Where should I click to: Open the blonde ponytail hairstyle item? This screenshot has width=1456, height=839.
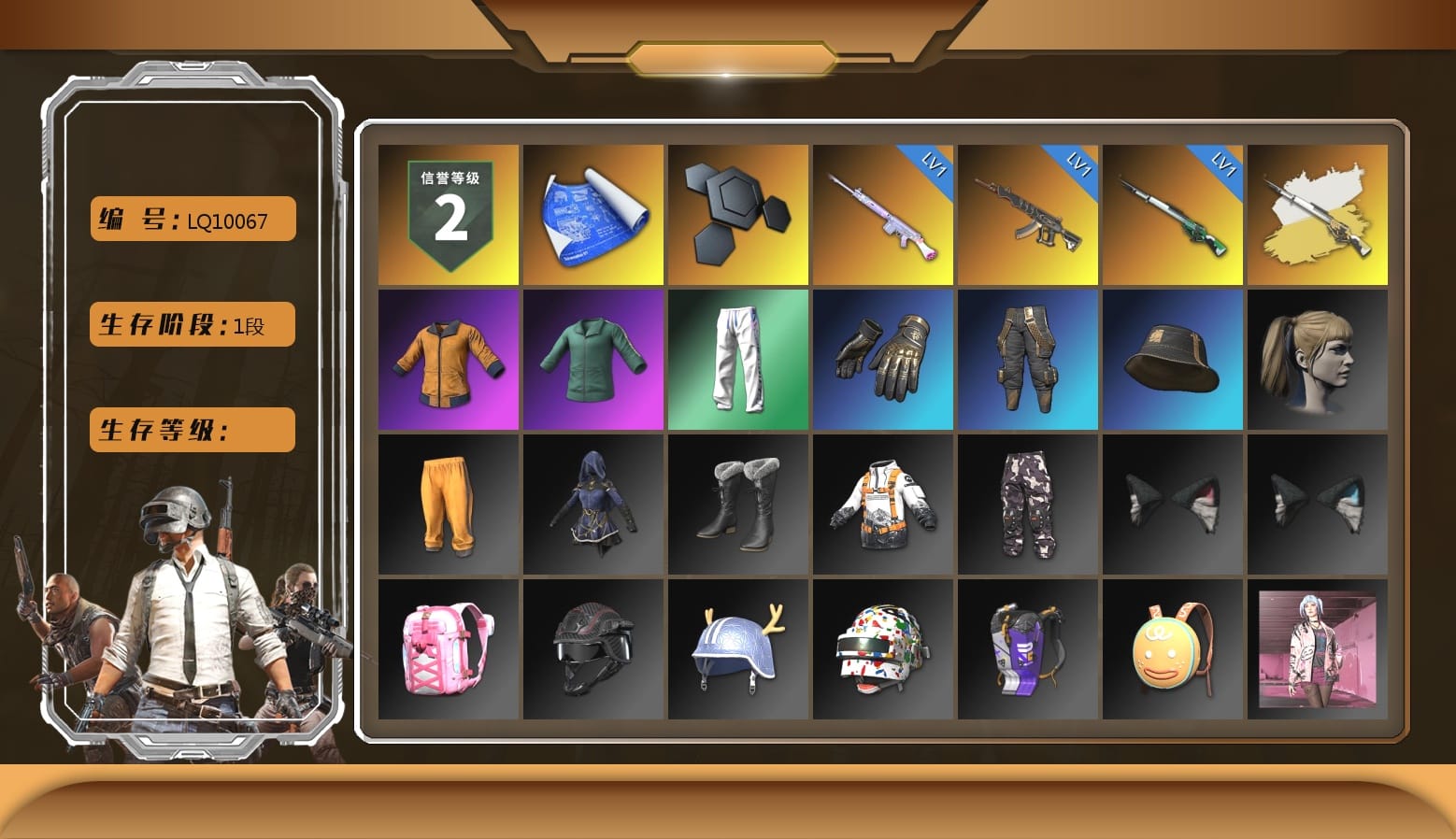point(1317,360)
